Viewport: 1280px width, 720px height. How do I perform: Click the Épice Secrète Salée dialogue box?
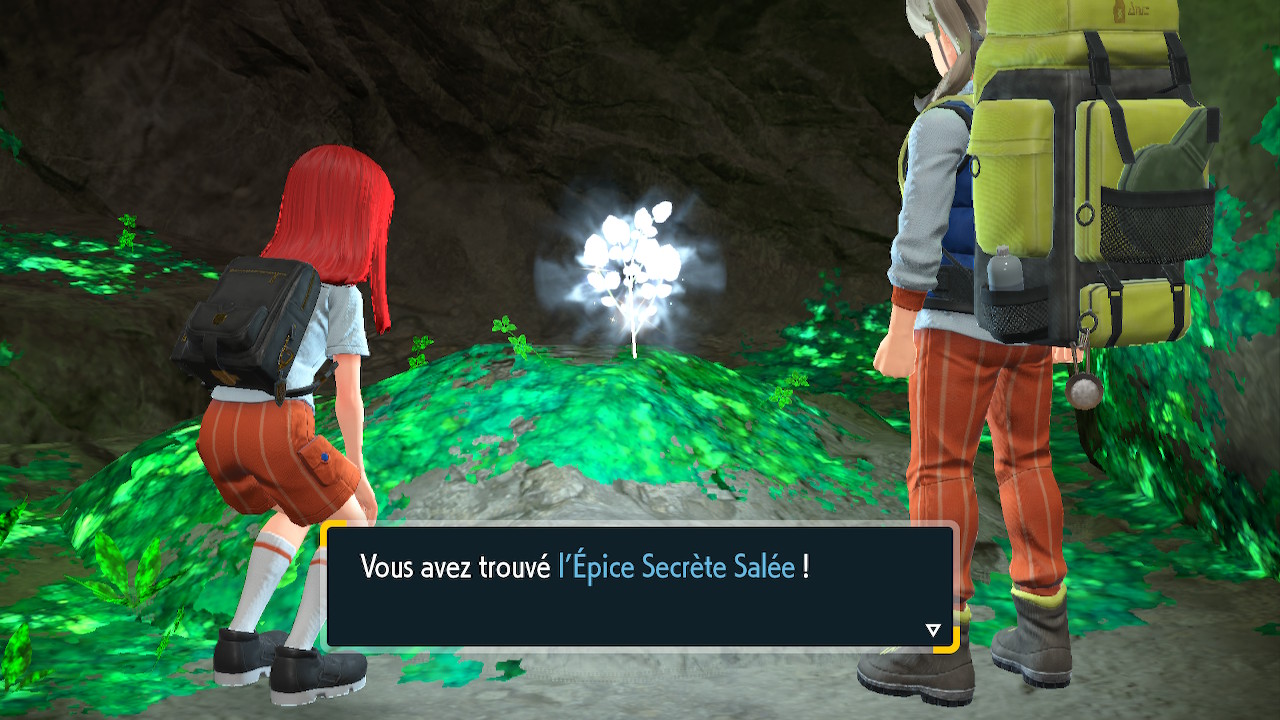pos(640,587)
